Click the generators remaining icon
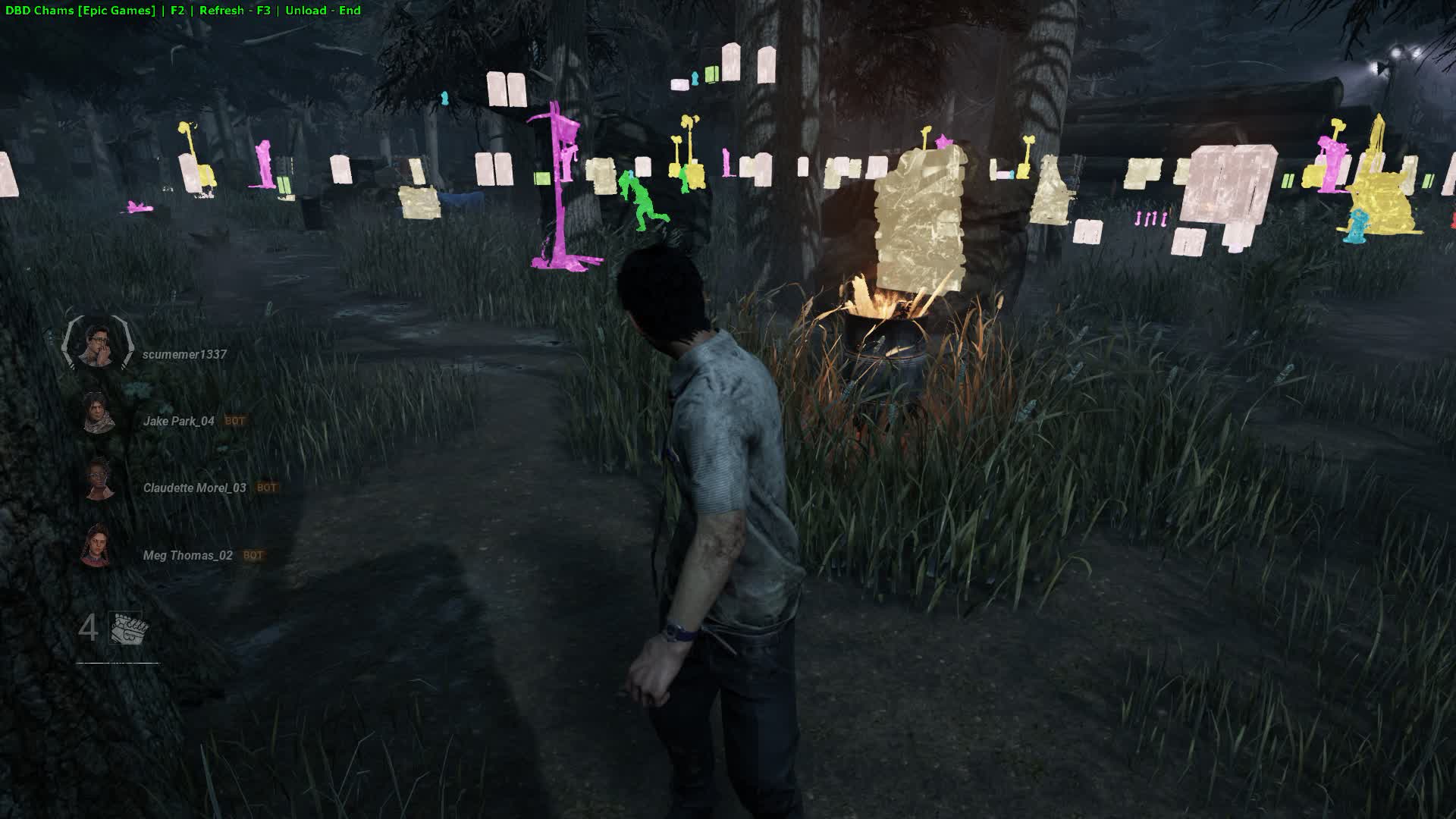Viewport: 1456px width, 819px height. click(127, 629)
